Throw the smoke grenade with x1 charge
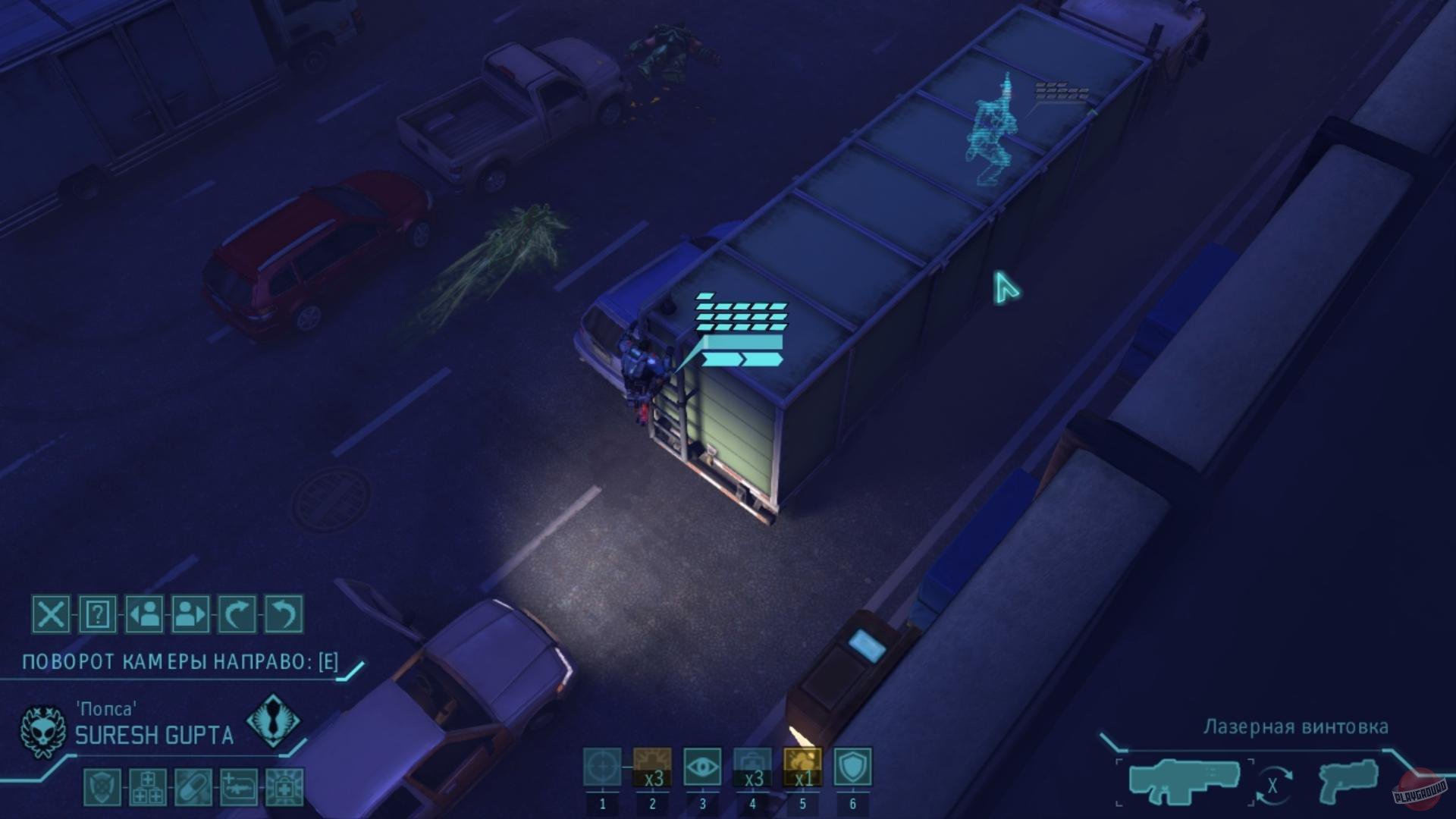 (802, 767)
